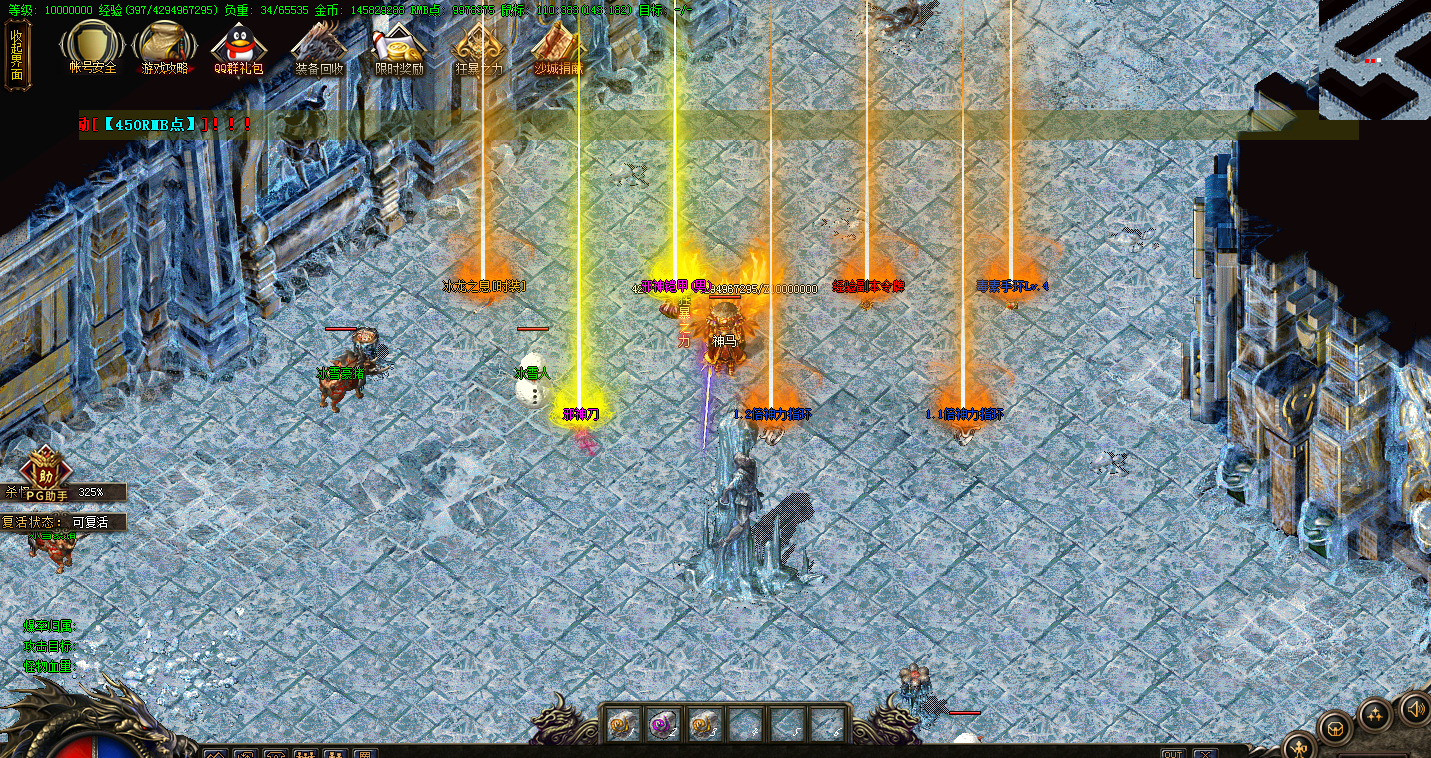Collapse the interface with 收起界面 button
Viewport: 1431px width, 758px height.
pos(16,55)
